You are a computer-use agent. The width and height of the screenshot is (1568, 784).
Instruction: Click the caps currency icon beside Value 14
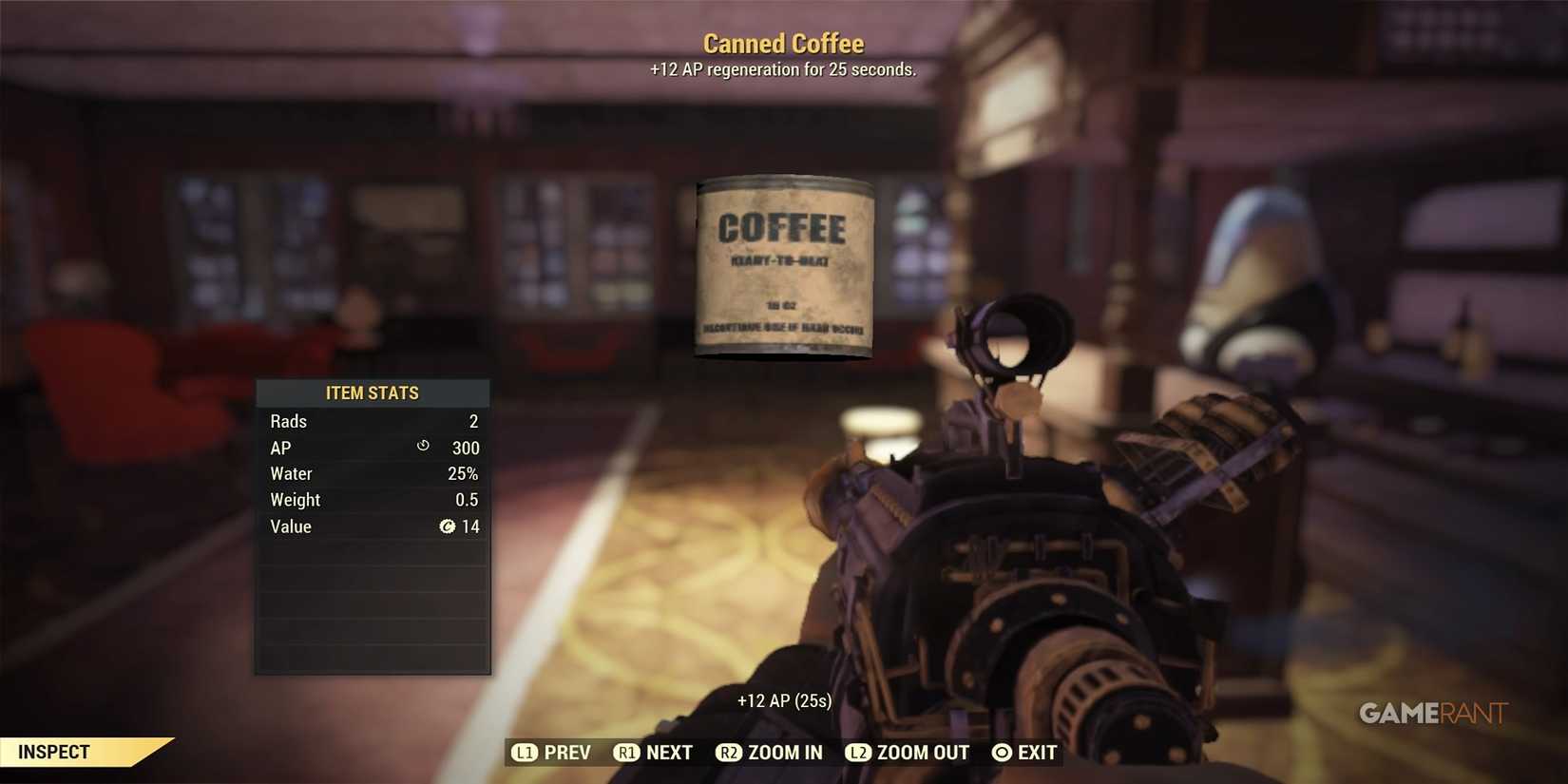point(447,526)
